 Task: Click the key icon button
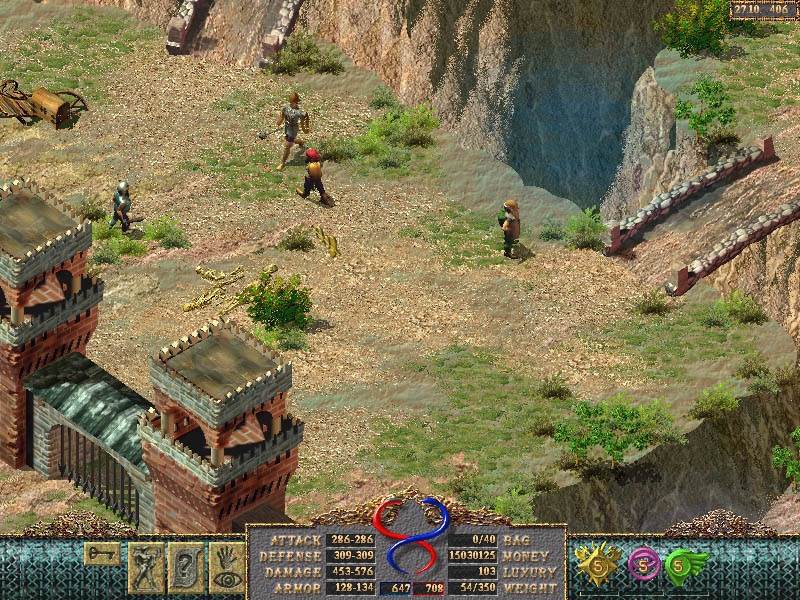click(x=102, y=552)
